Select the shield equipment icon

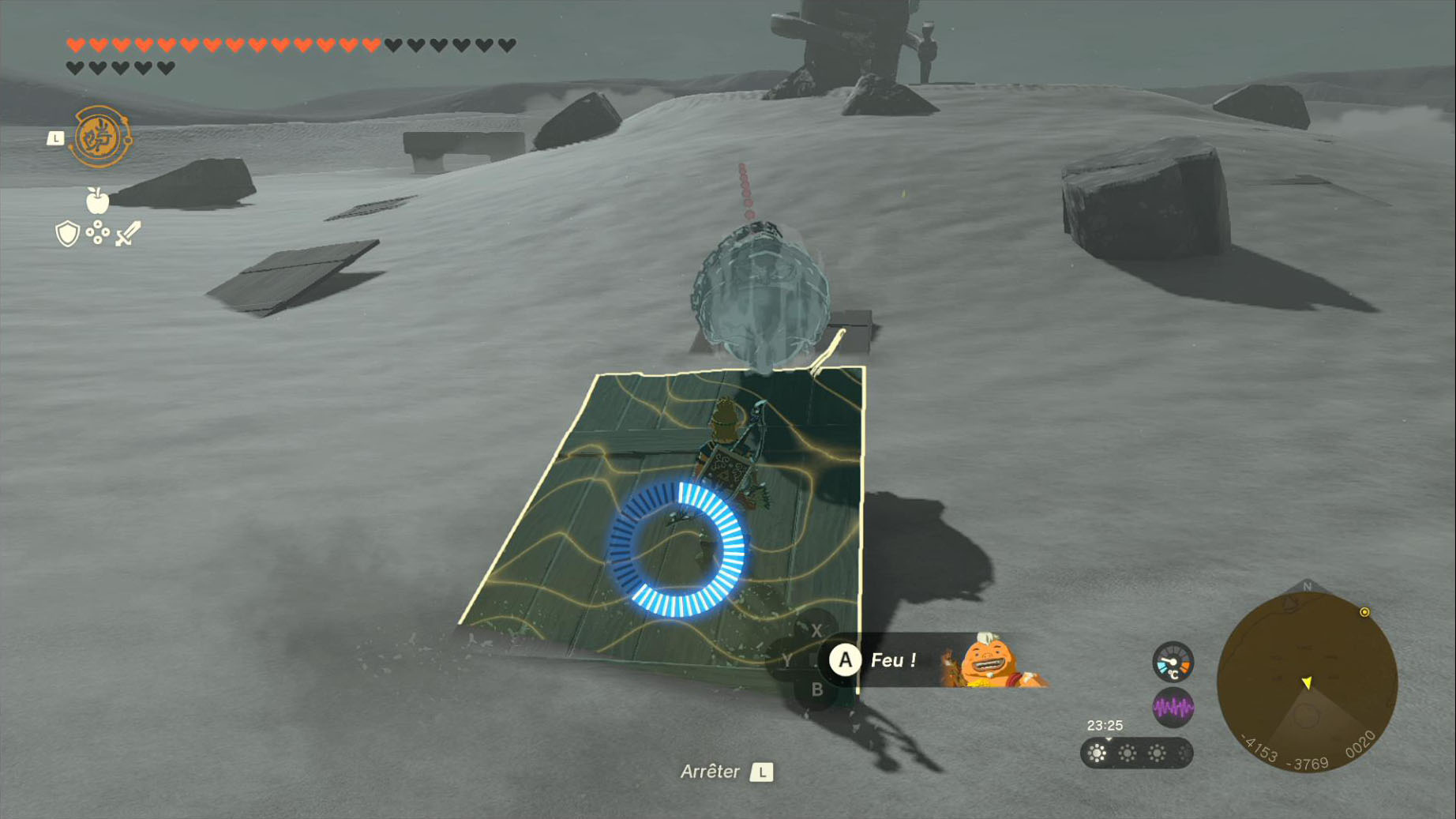pos(67,234)
